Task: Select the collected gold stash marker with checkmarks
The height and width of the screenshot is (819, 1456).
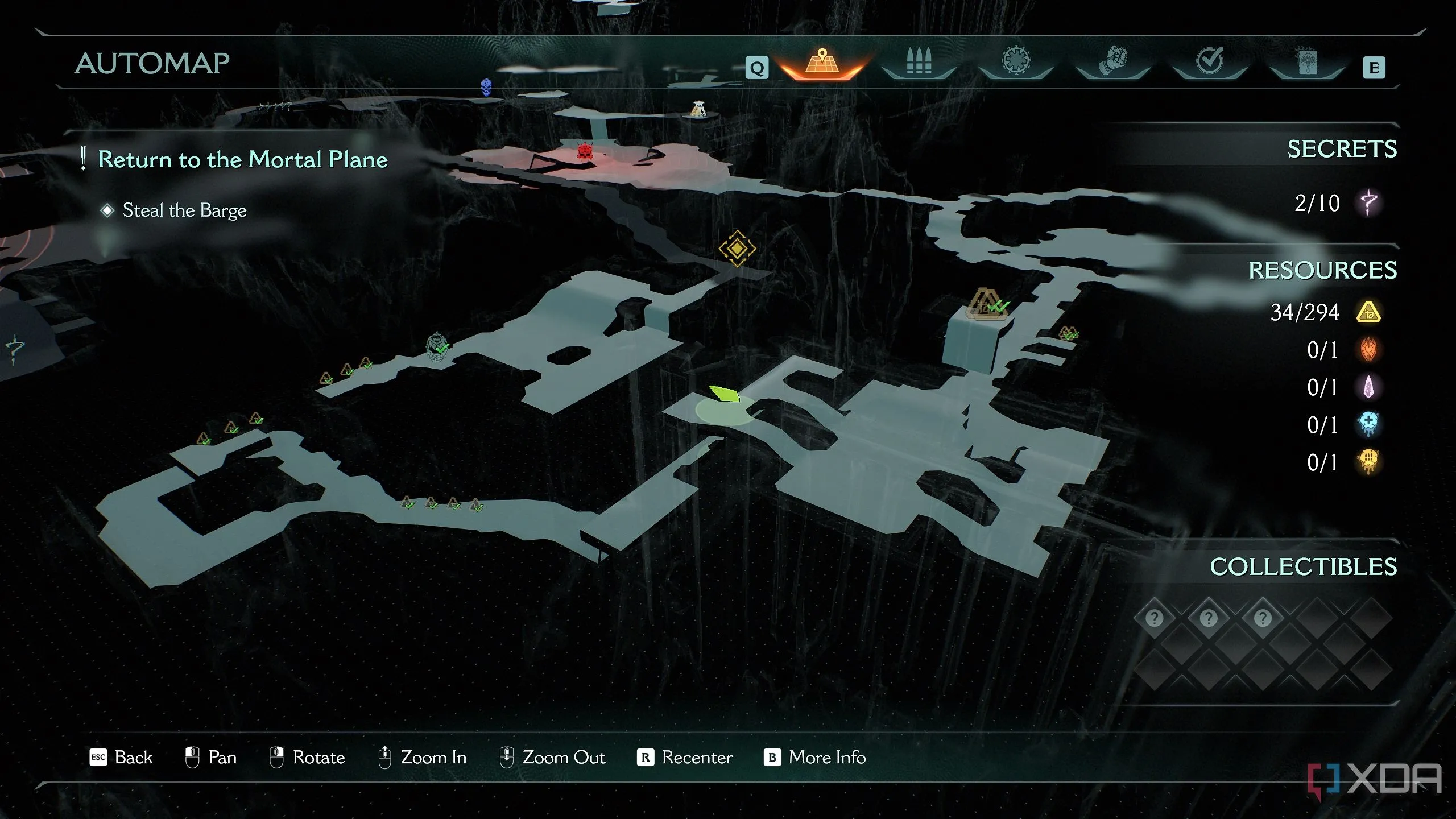Action: click(x=987, y=304)
